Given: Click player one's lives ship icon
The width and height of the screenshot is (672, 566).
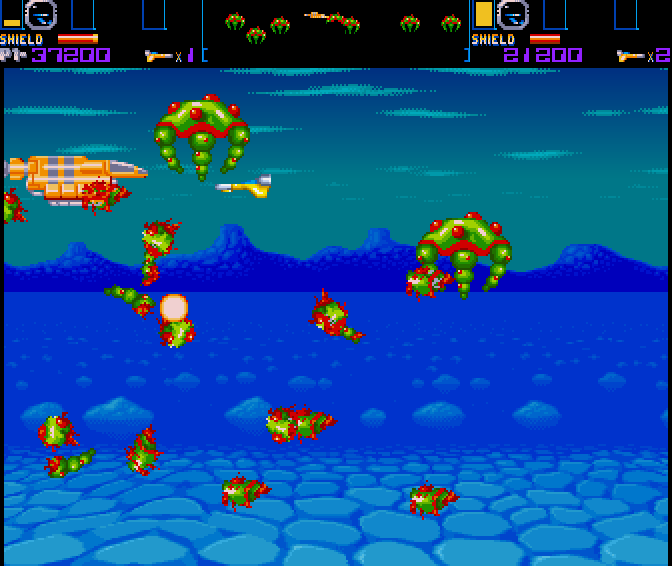Looking at the screenshot, I should click(x=158, y=56).
